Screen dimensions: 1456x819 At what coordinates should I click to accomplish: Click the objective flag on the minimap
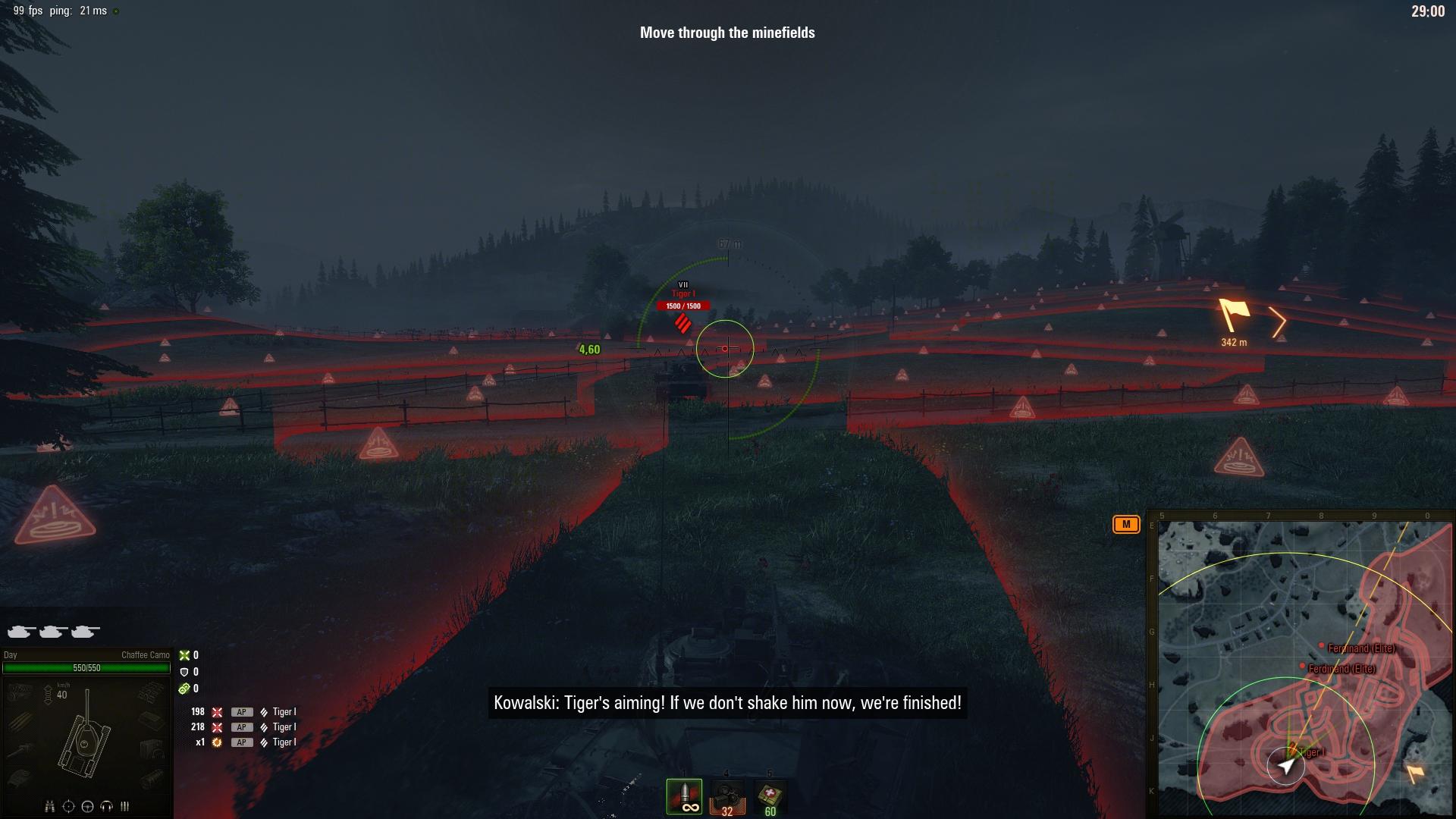(x=1414, y=773)
